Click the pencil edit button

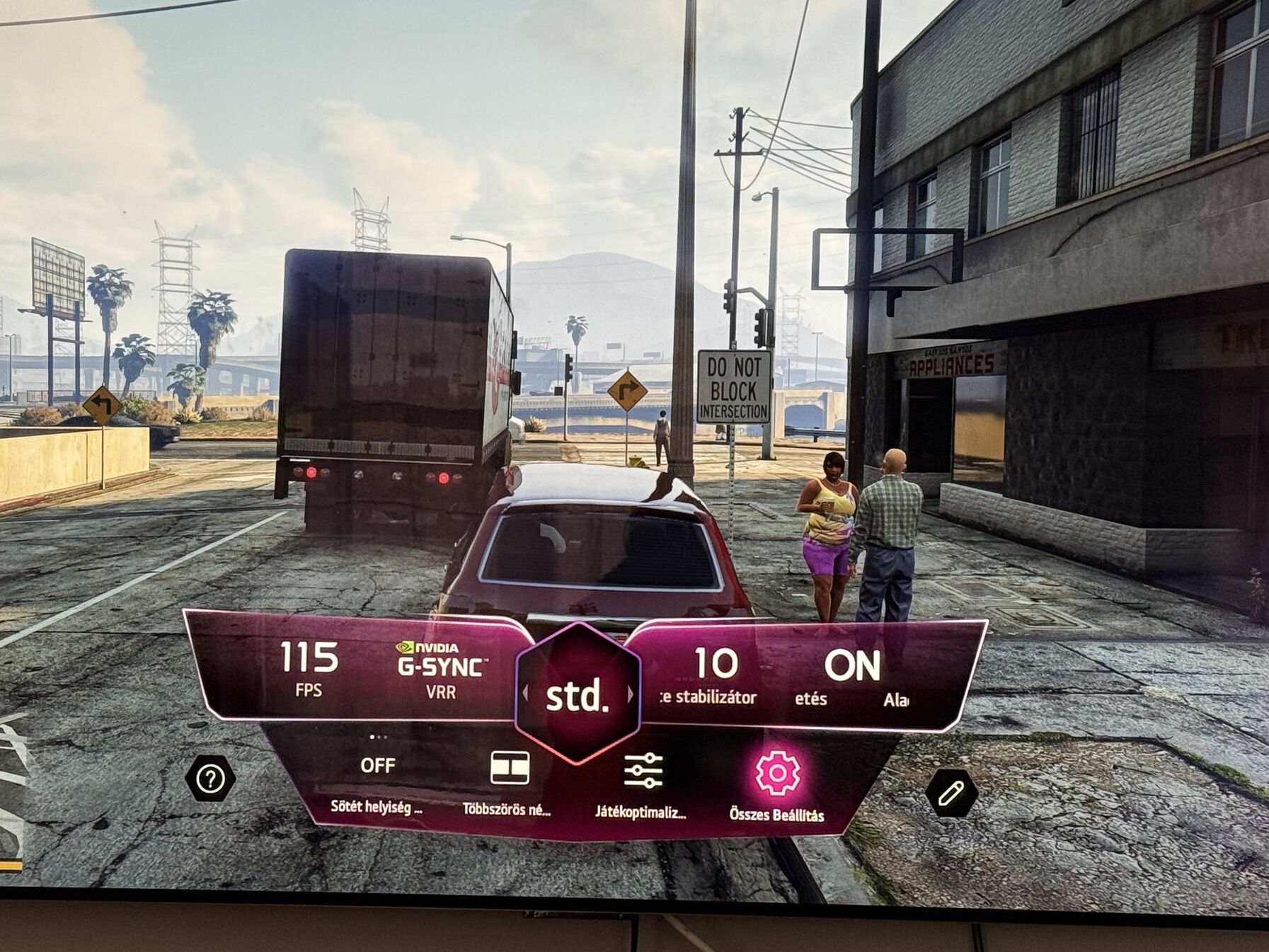point(951,793)
